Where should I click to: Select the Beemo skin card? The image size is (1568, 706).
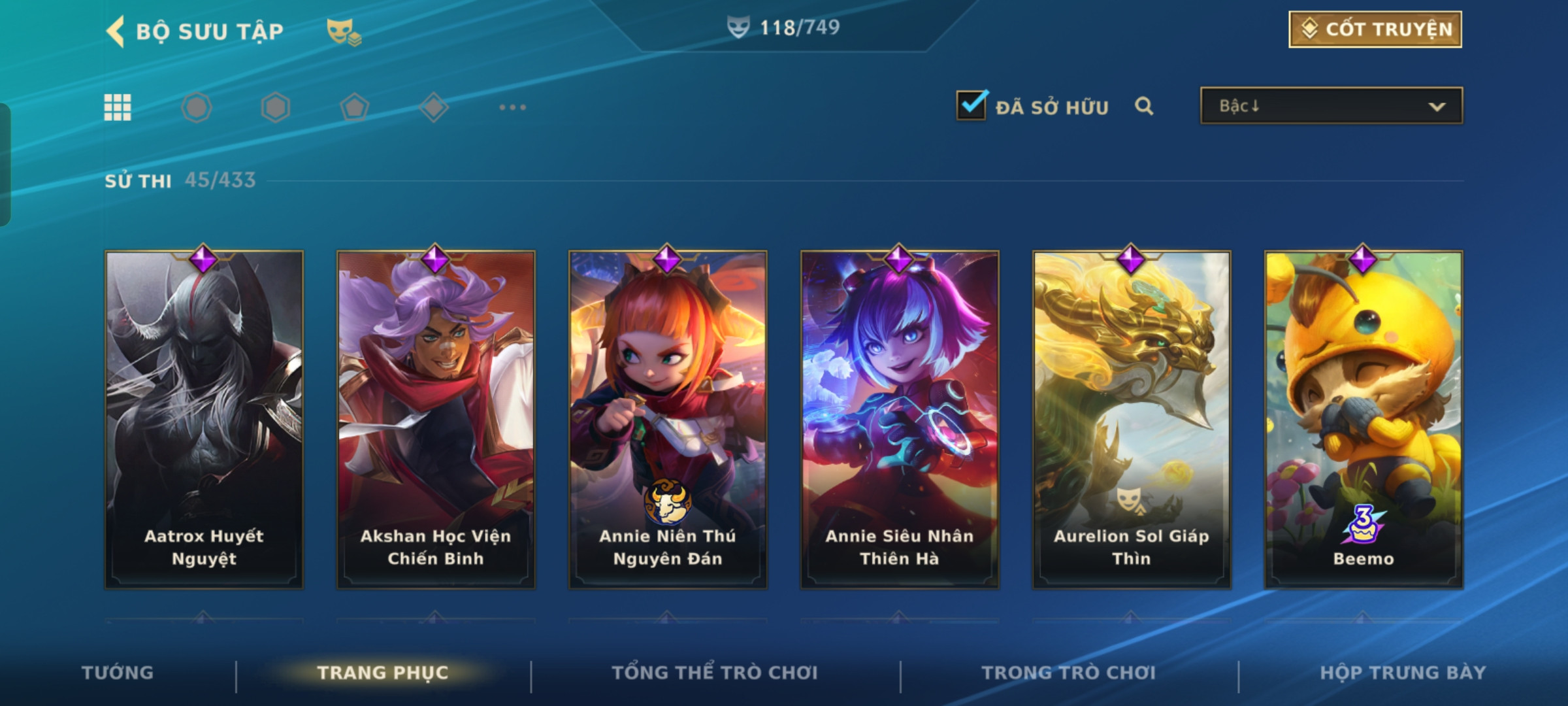click(1364, 420)
